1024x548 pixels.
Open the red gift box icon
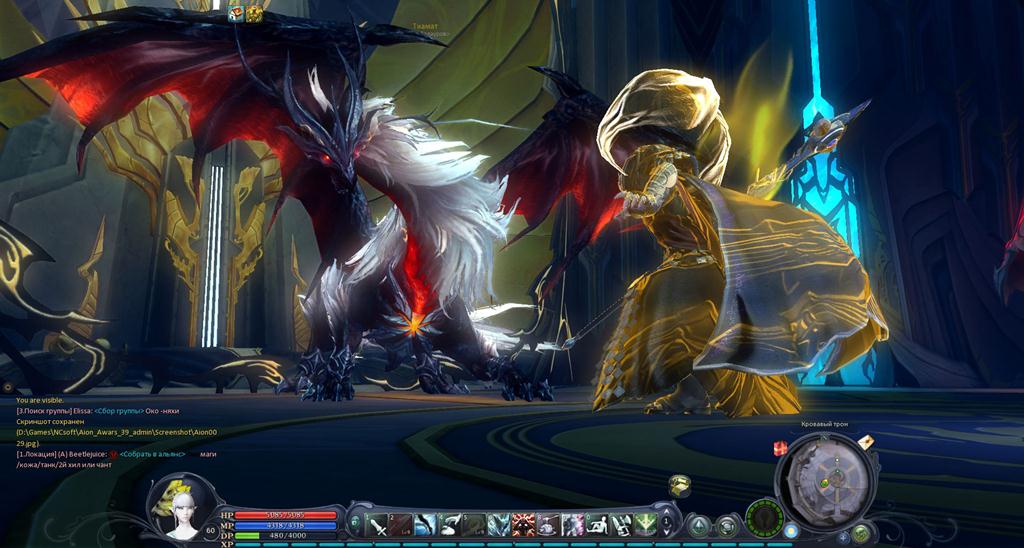(x=781, y=449)
